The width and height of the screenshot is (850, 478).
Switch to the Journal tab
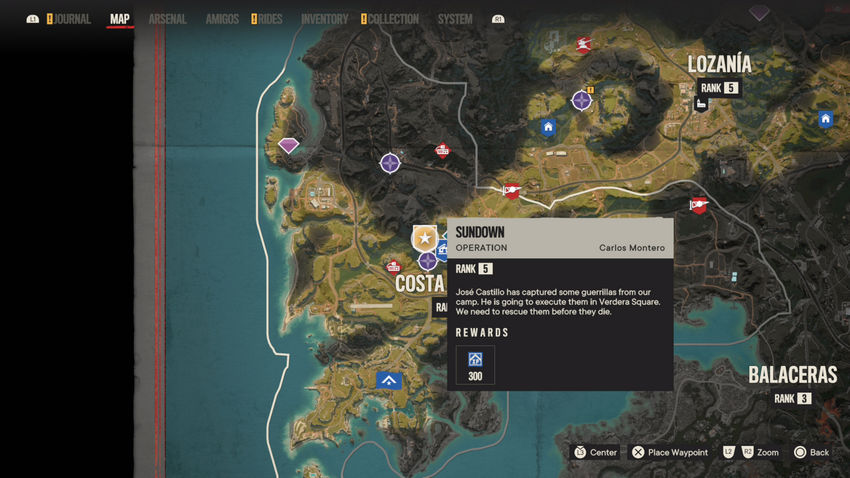point(72,19)
